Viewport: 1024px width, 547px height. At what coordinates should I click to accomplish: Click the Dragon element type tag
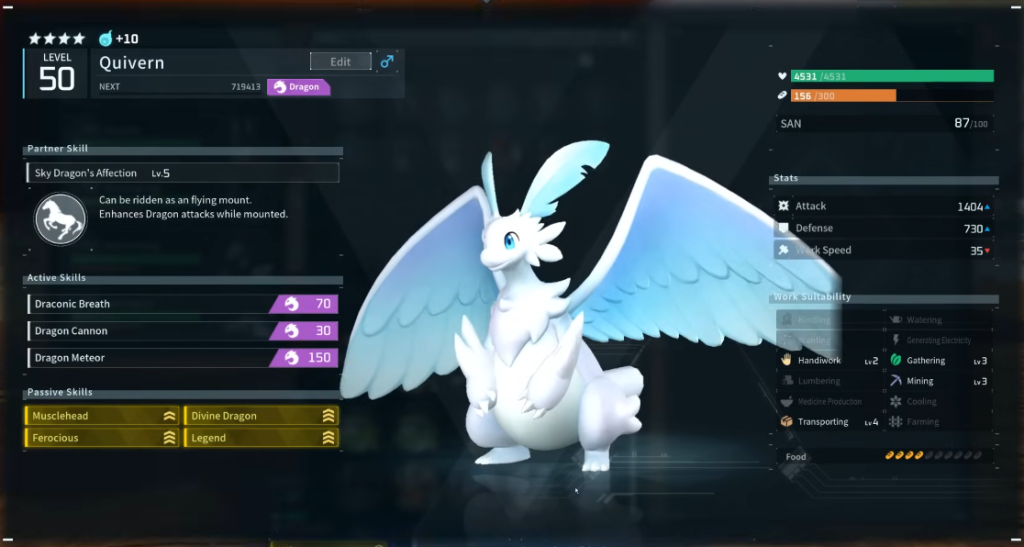click(x=298, y=87)
